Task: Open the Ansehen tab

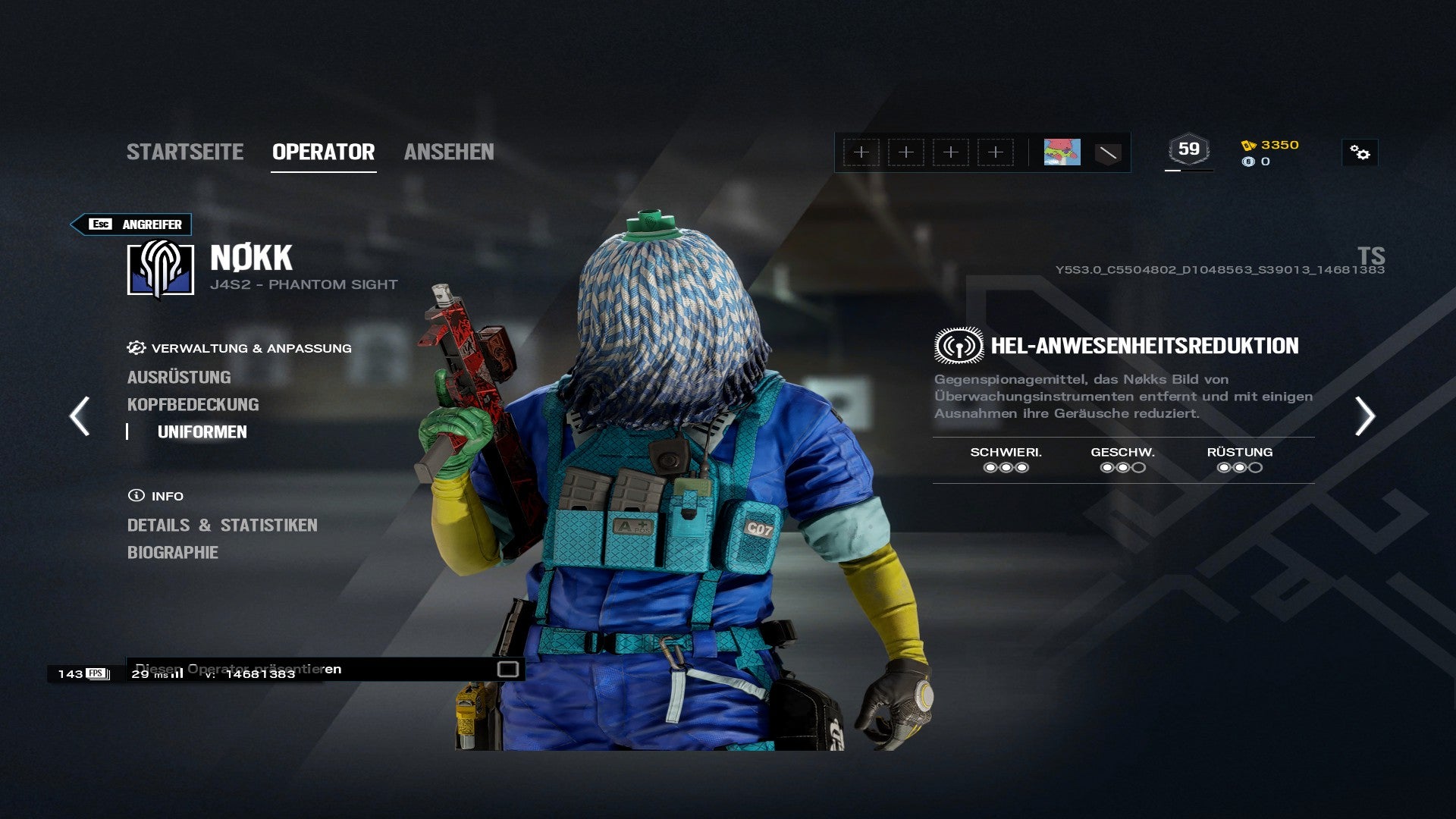Action: point(449,152)
